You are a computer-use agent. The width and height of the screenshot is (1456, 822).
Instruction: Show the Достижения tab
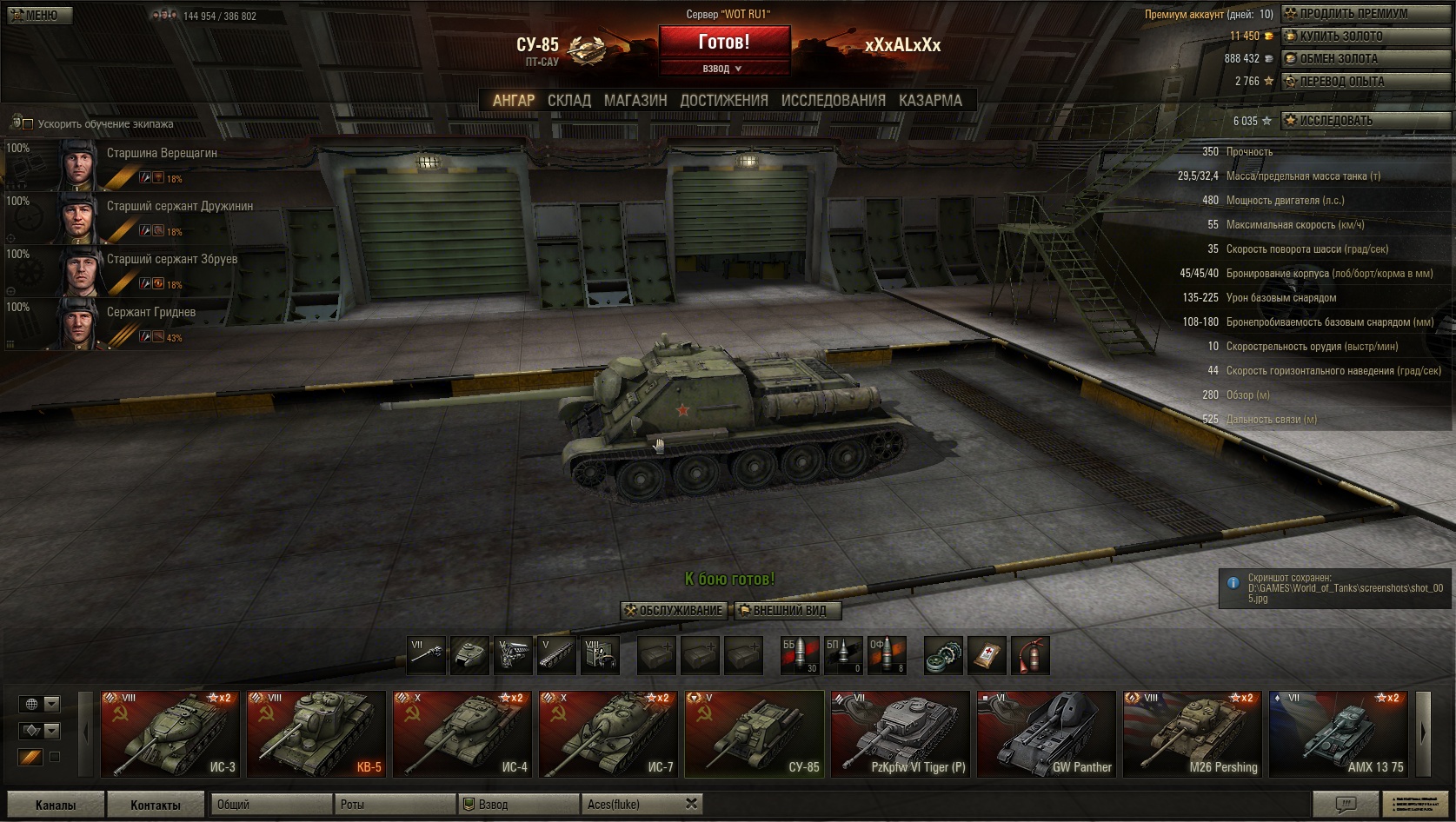[724, 100]
